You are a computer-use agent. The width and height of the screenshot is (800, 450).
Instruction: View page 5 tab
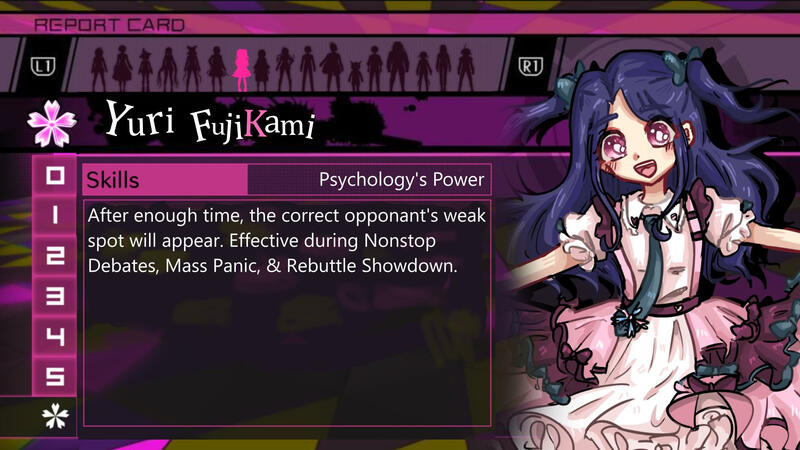click(x=56, y=376)
